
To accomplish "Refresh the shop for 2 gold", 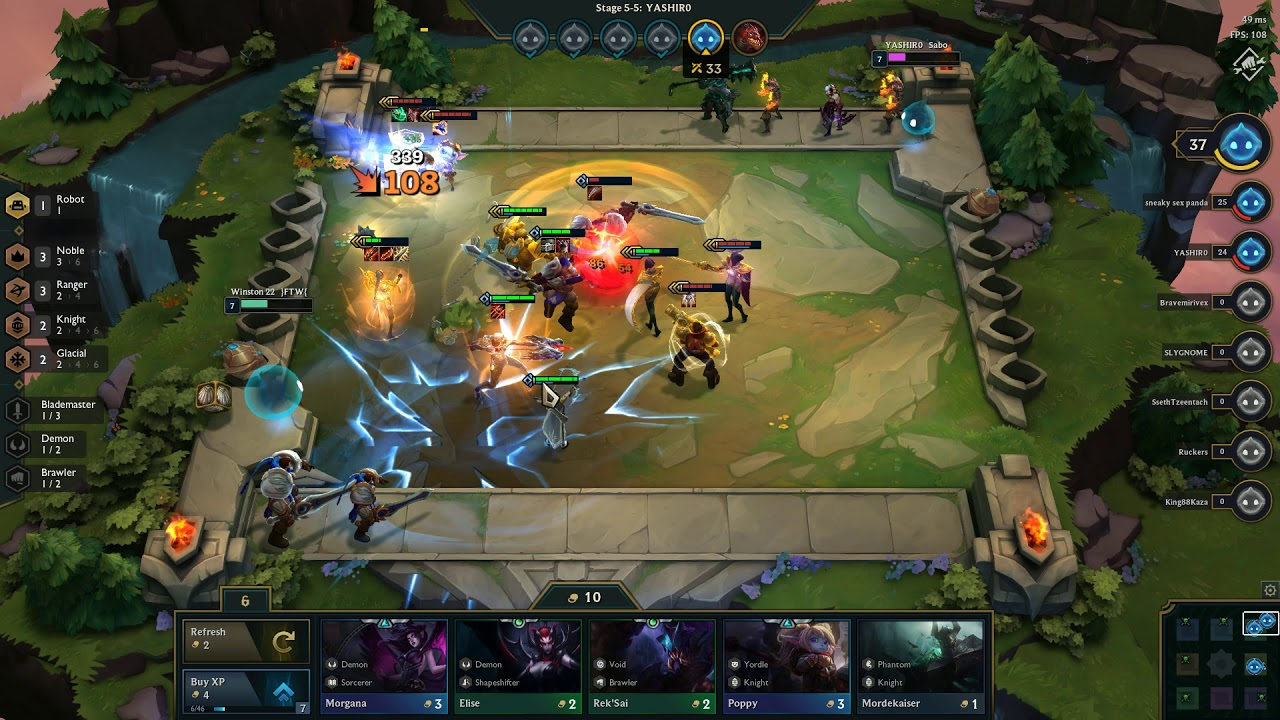I will pyautogui.click(x=243, y=640).
